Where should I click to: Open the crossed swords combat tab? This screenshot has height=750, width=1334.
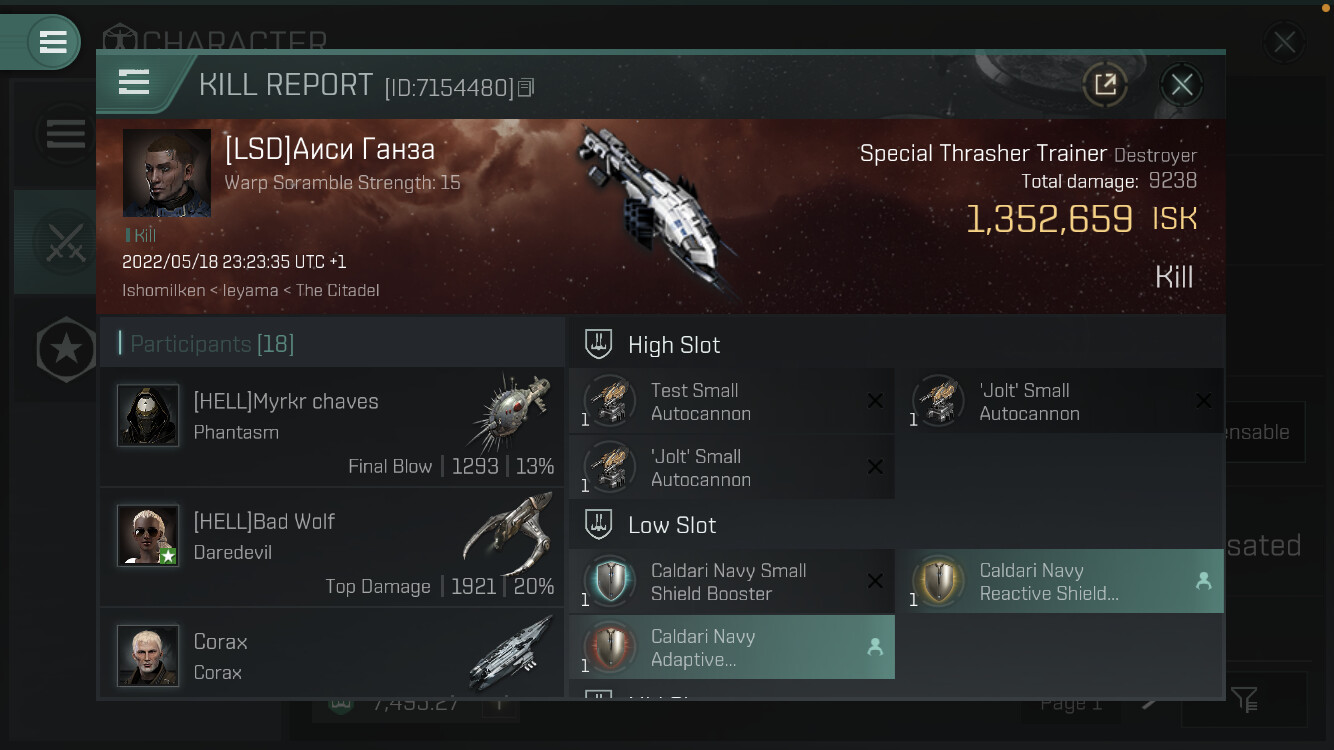tap(66, 242)
